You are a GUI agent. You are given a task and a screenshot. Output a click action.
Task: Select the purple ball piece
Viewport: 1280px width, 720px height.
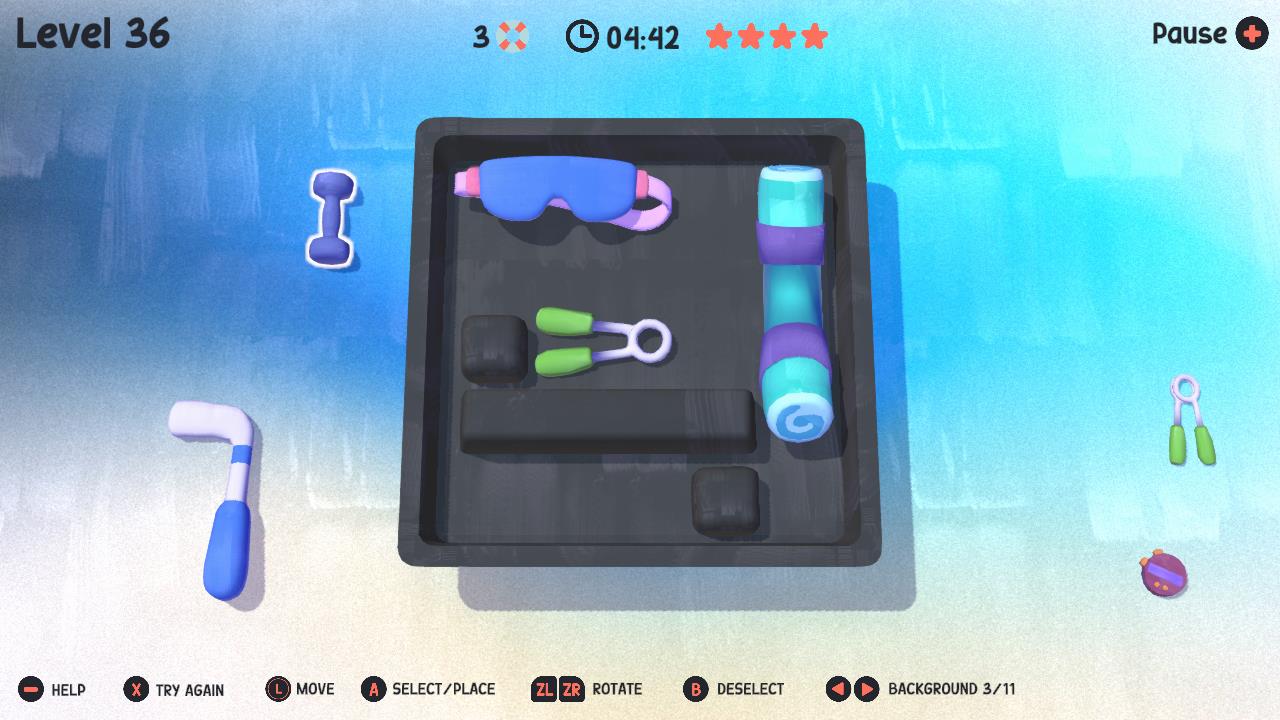pos(1165,575)
